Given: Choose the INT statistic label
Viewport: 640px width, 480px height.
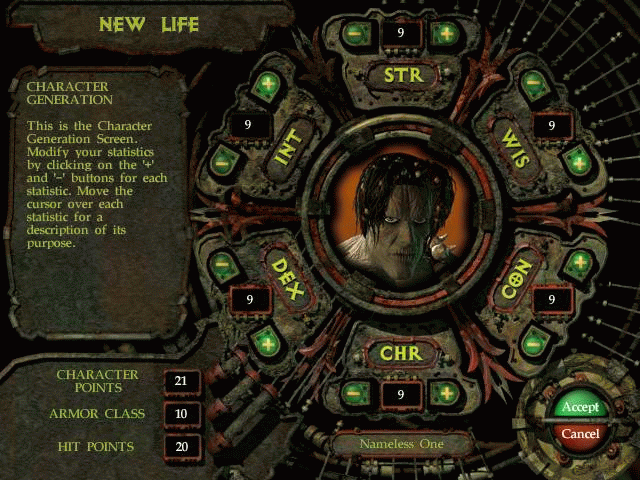Looking at the screenshot, I should 288,146.
